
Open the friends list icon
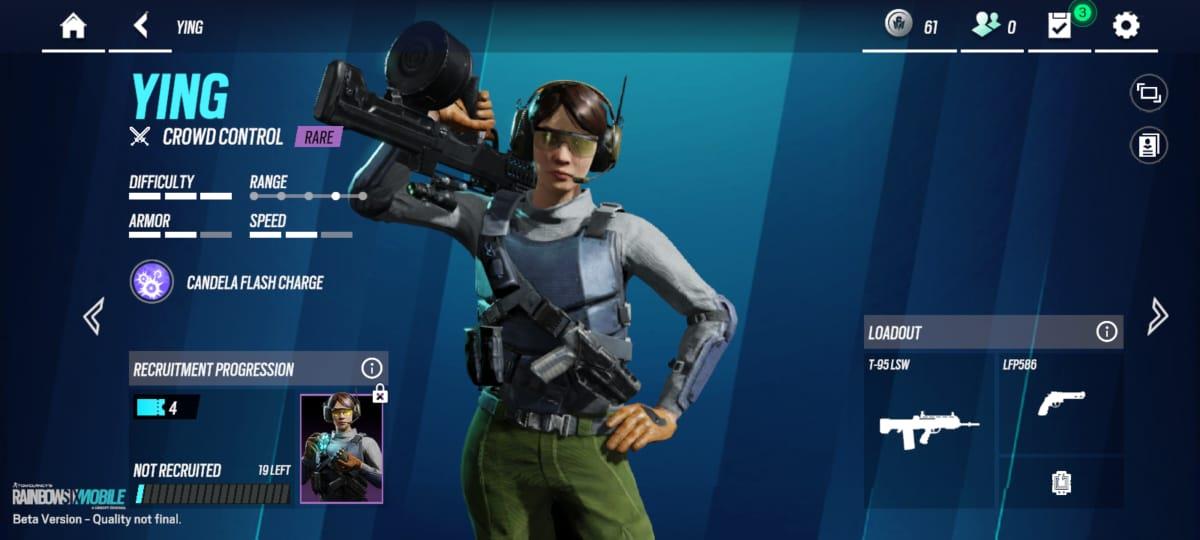(993, 26)
